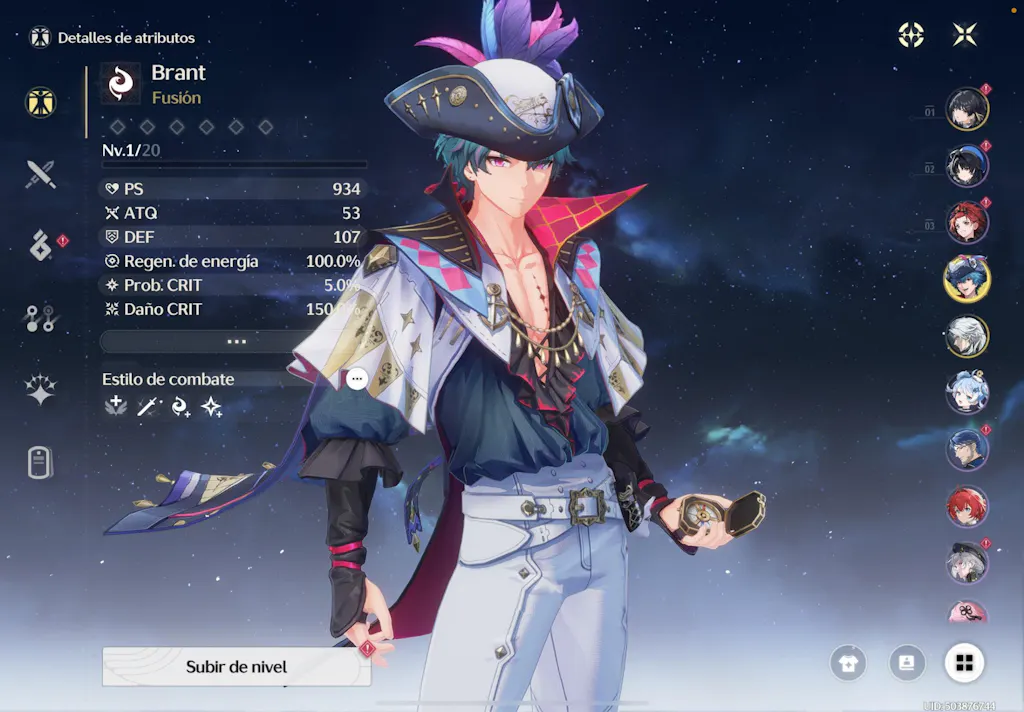Choose the red-haired character in team slot 03
Image resolution: width=1024 pixels, height=712 pixels.
click(x=967, y=223)
